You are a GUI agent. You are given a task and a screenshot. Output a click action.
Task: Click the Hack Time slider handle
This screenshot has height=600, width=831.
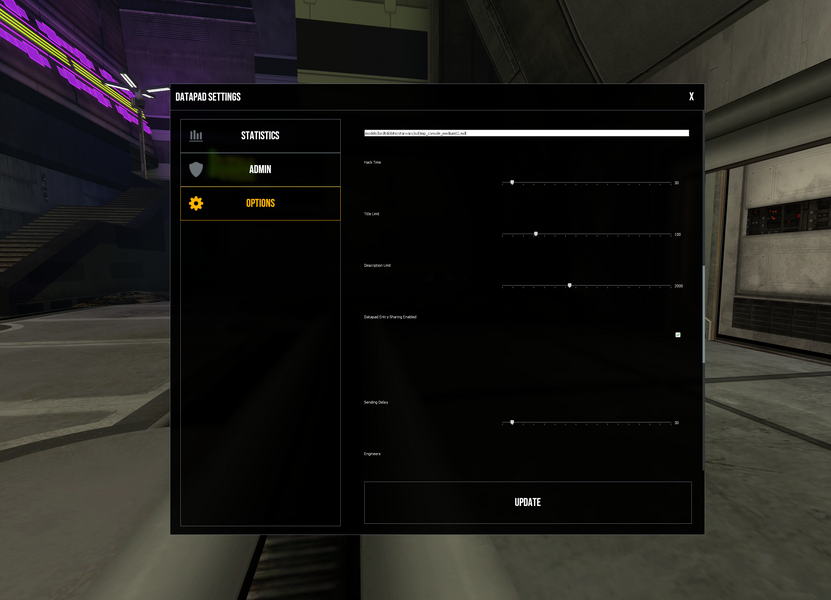(x=512, y=183)
